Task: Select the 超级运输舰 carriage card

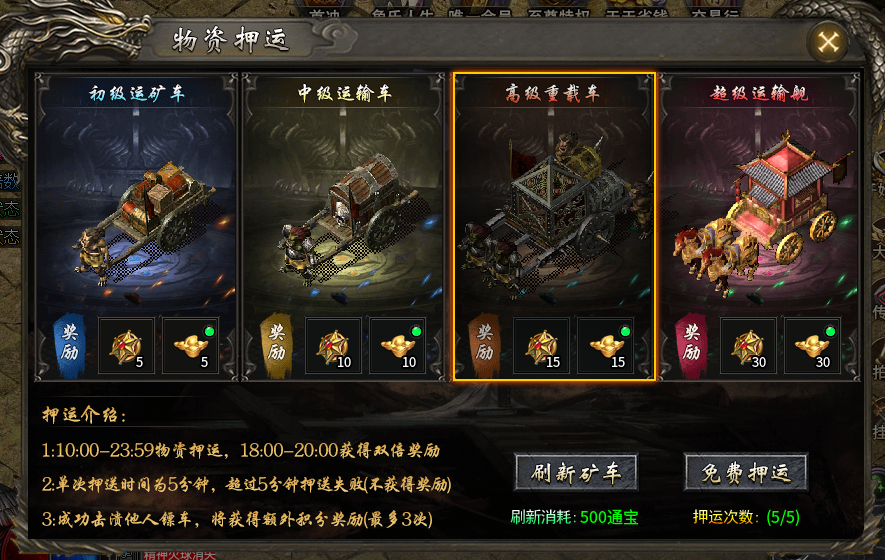Action: pos(761,200)
